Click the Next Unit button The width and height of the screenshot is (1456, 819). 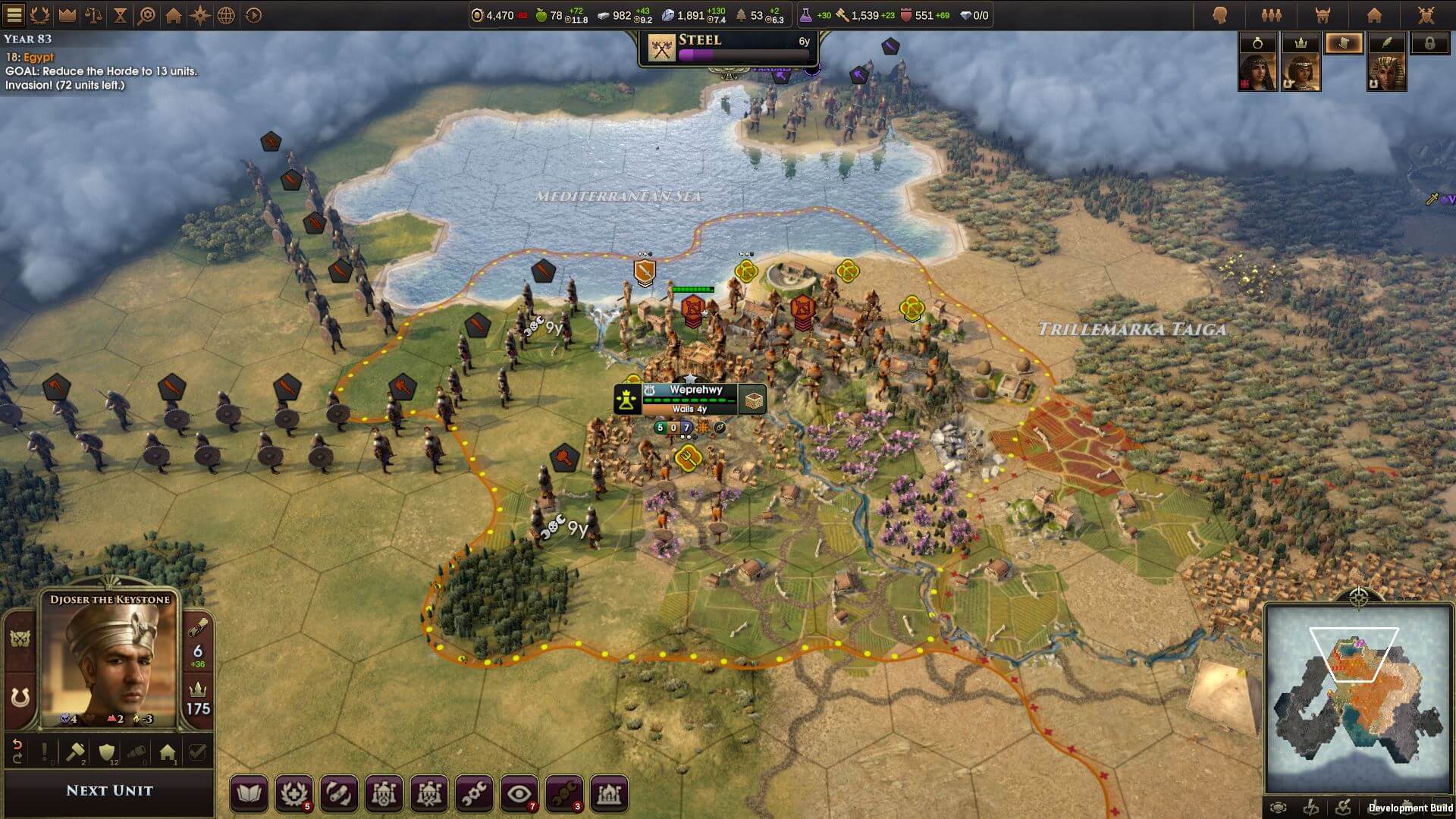coord(109,790)
